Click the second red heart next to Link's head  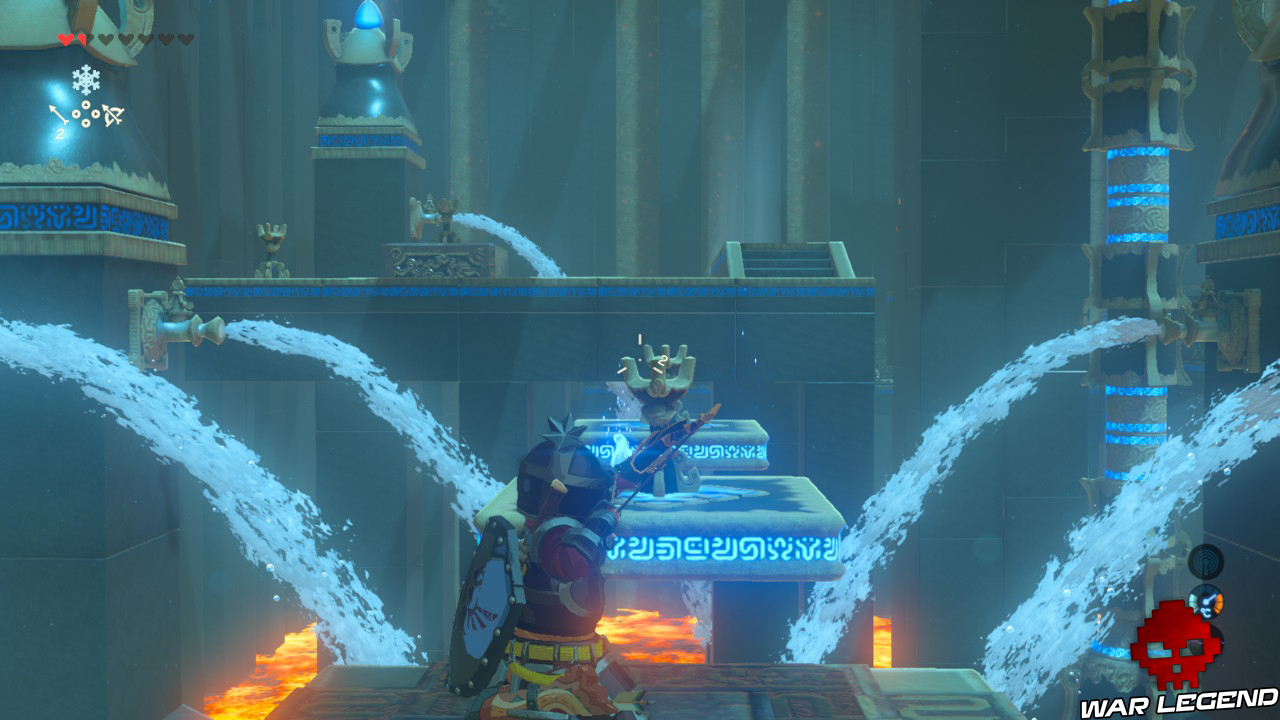pos(83,40)
